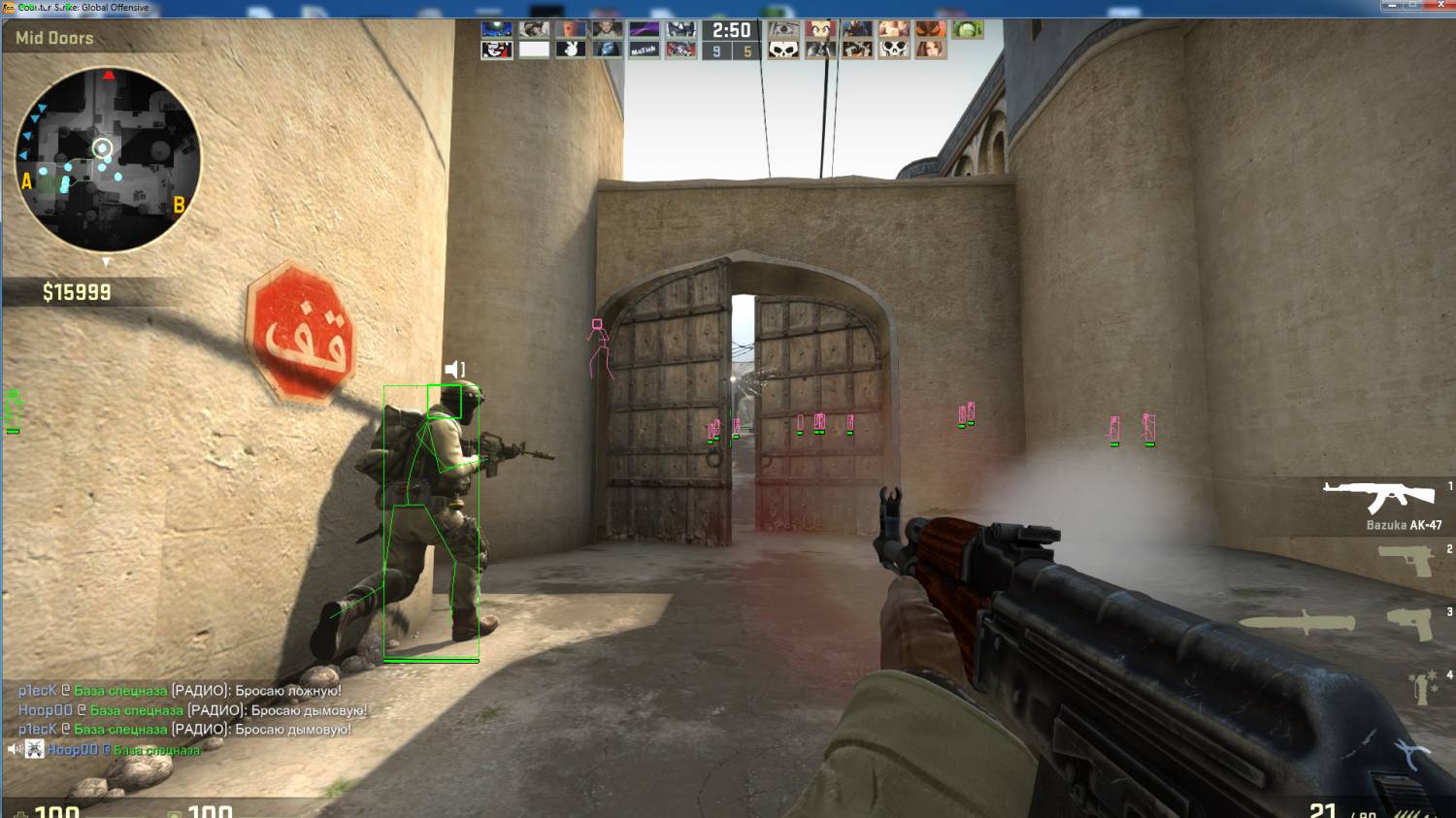The height and width of the screenshot is (818, 1456).
Task: Click the blank white player avatar
Action: click(534, 49)
